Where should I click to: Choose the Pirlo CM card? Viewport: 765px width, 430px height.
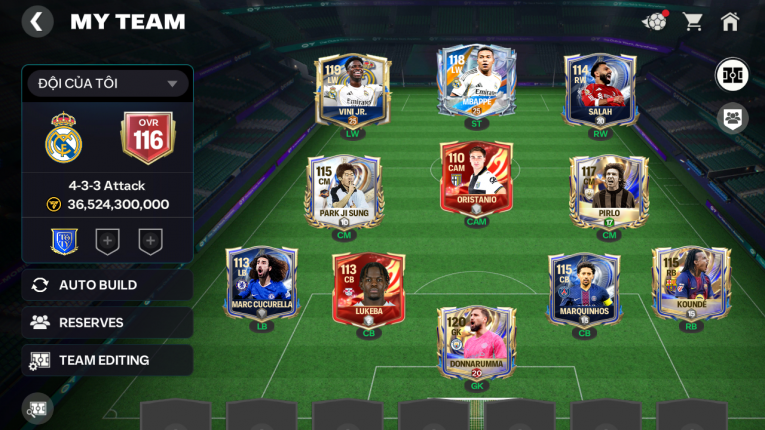pyautogui.click(x=609, y=192)
